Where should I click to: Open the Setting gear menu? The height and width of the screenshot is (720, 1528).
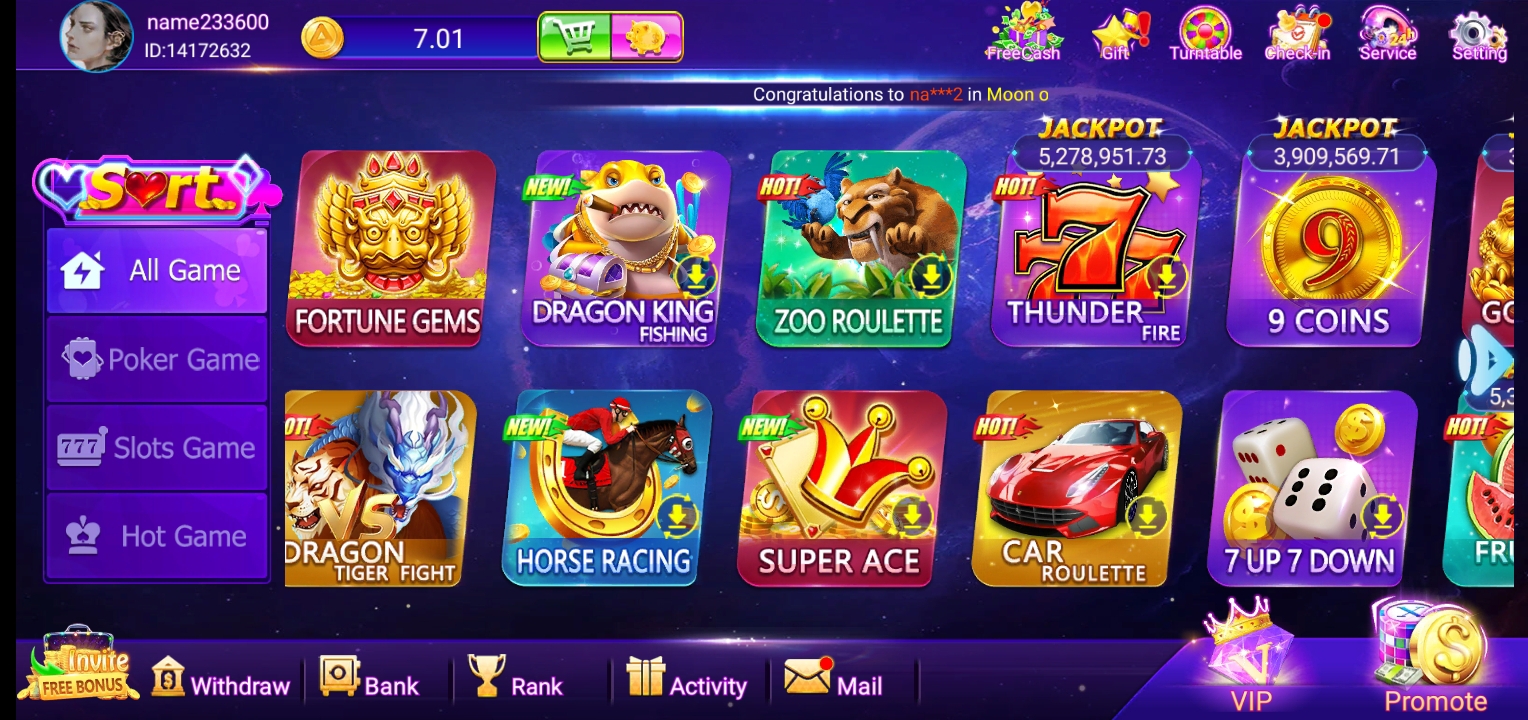1478,36
